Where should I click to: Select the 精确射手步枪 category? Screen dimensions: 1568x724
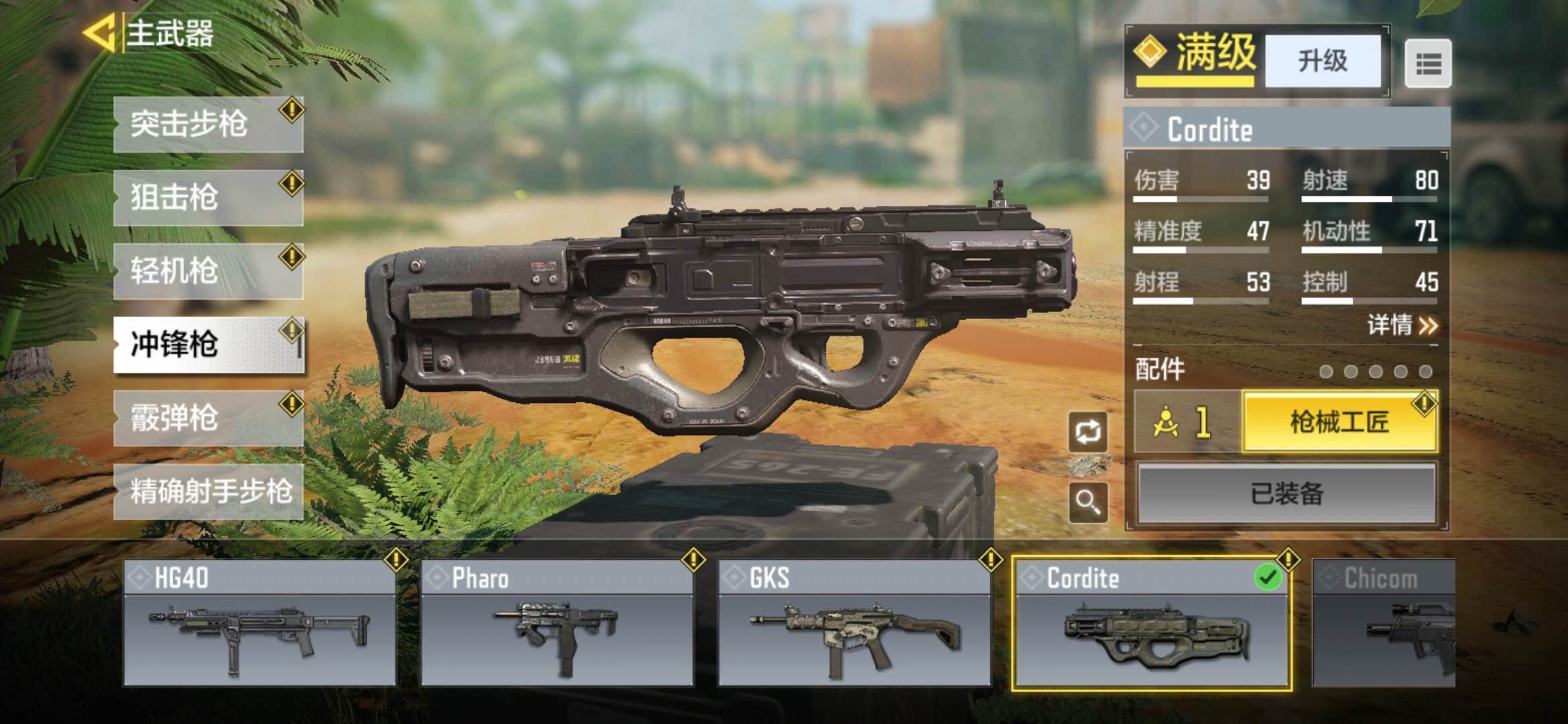click(208, 491)
